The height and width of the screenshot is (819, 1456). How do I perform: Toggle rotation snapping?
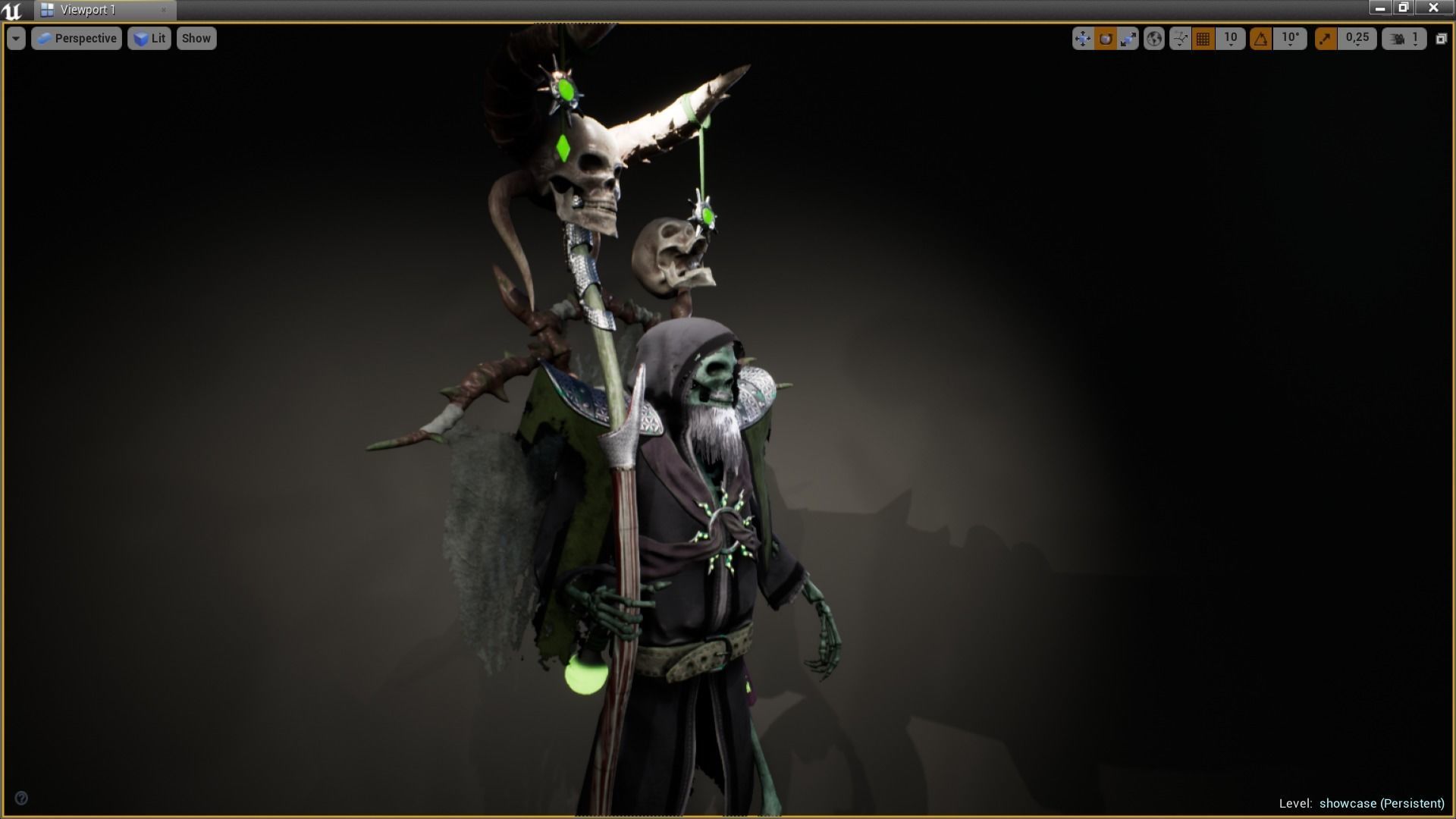tap(1259, 38)
